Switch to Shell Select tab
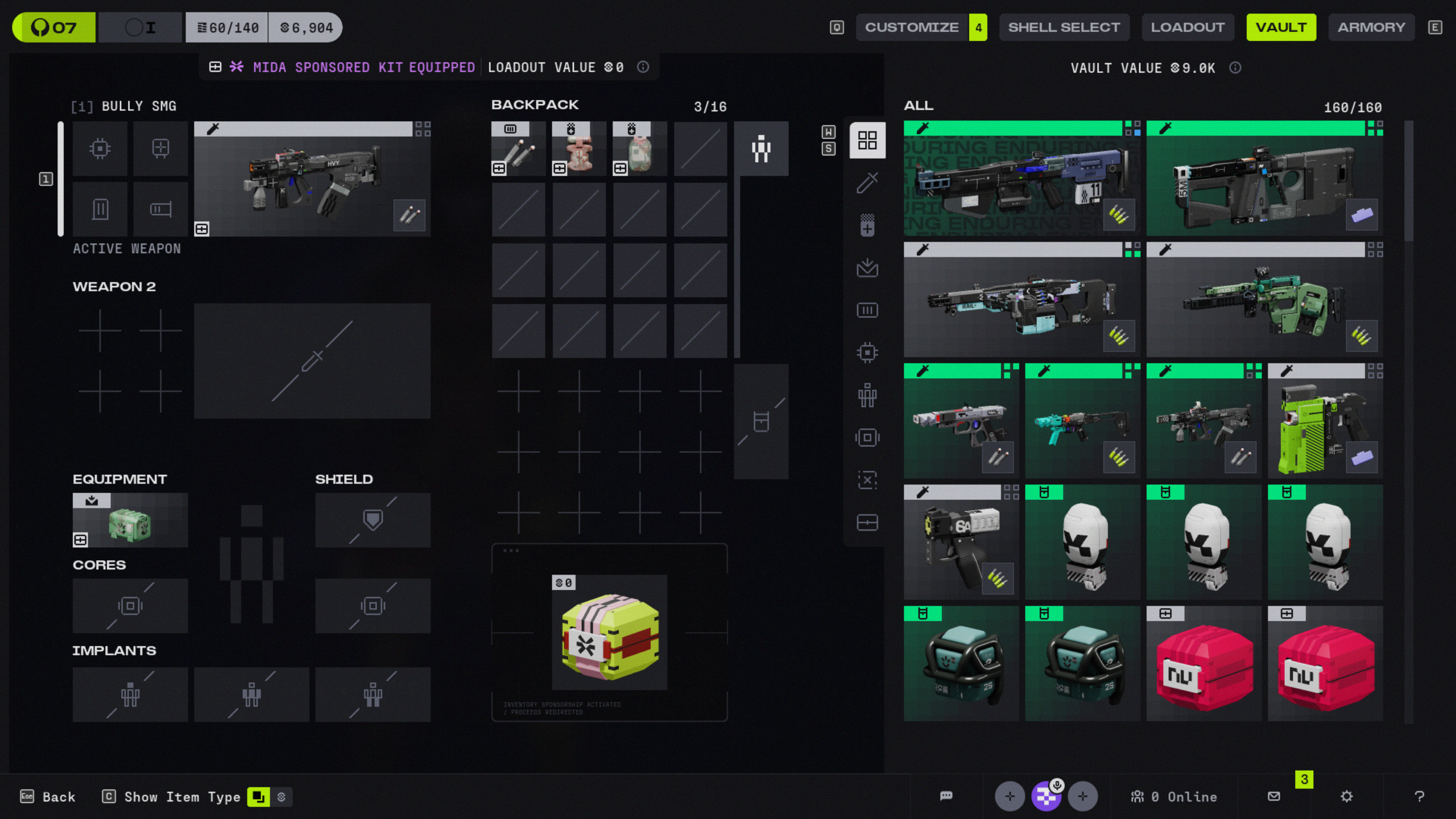 [x=1064, y=27]
